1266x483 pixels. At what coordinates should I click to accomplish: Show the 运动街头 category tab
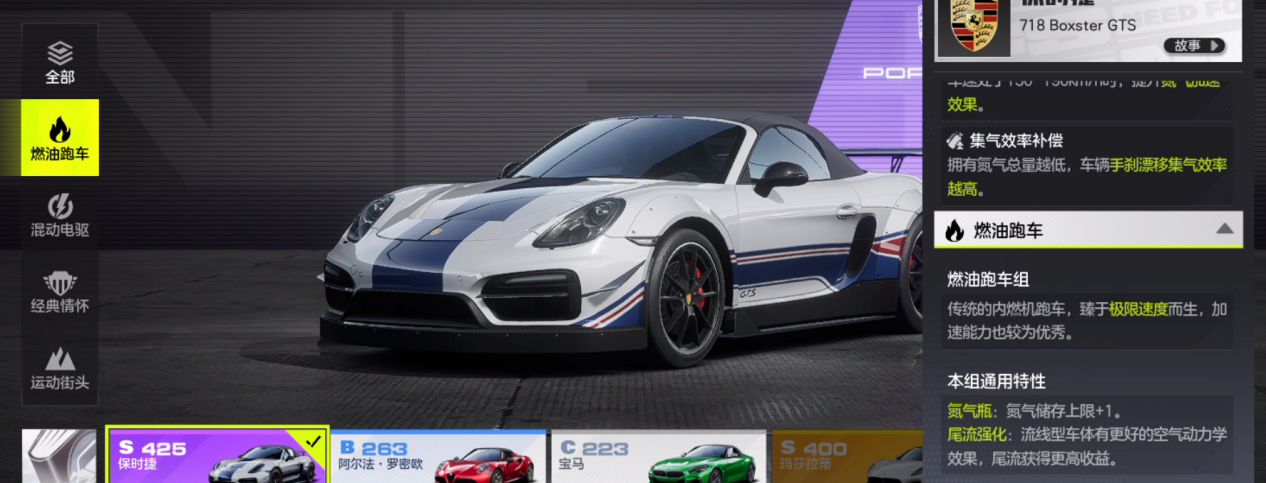coord(60,367)
